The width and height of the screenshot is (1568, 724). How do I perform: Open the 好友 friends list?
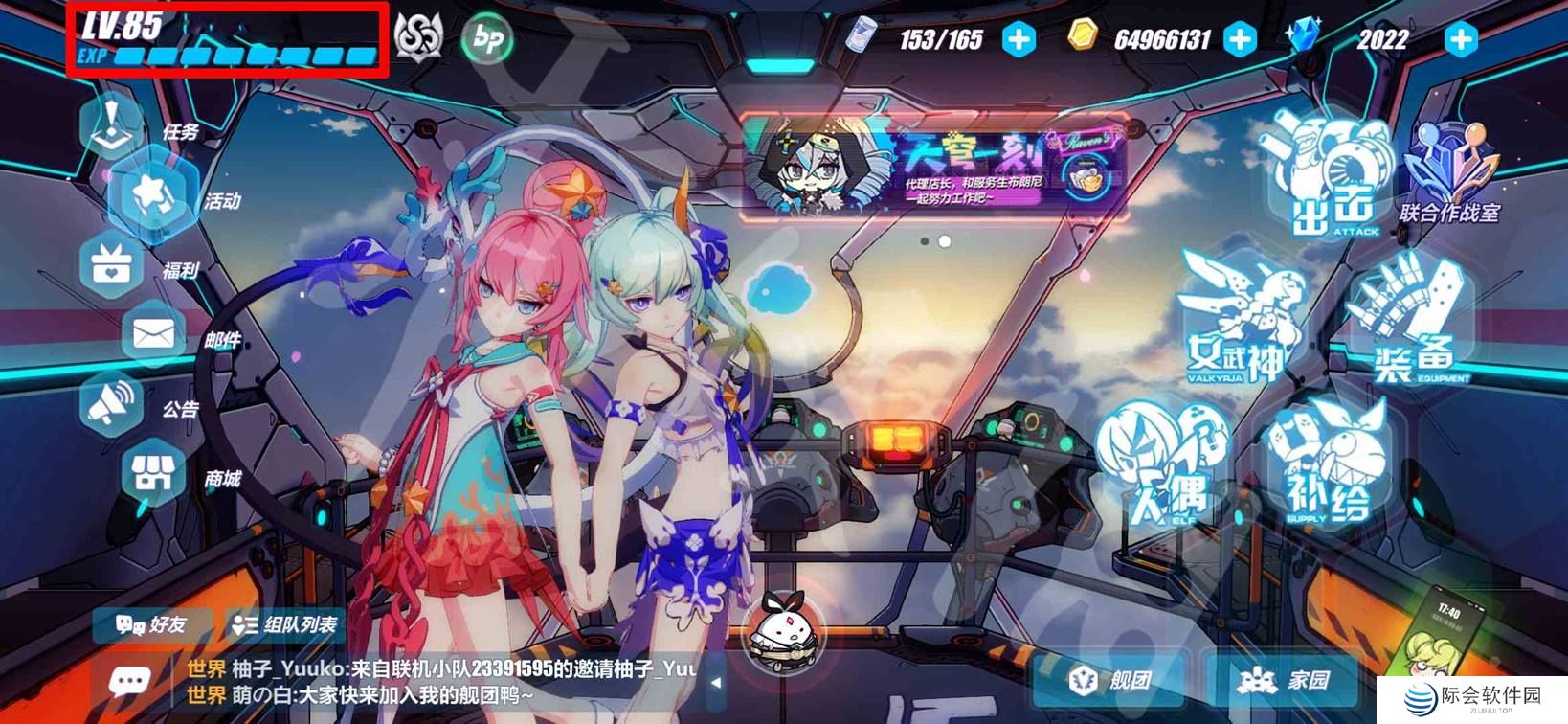[x=151, y=625]
